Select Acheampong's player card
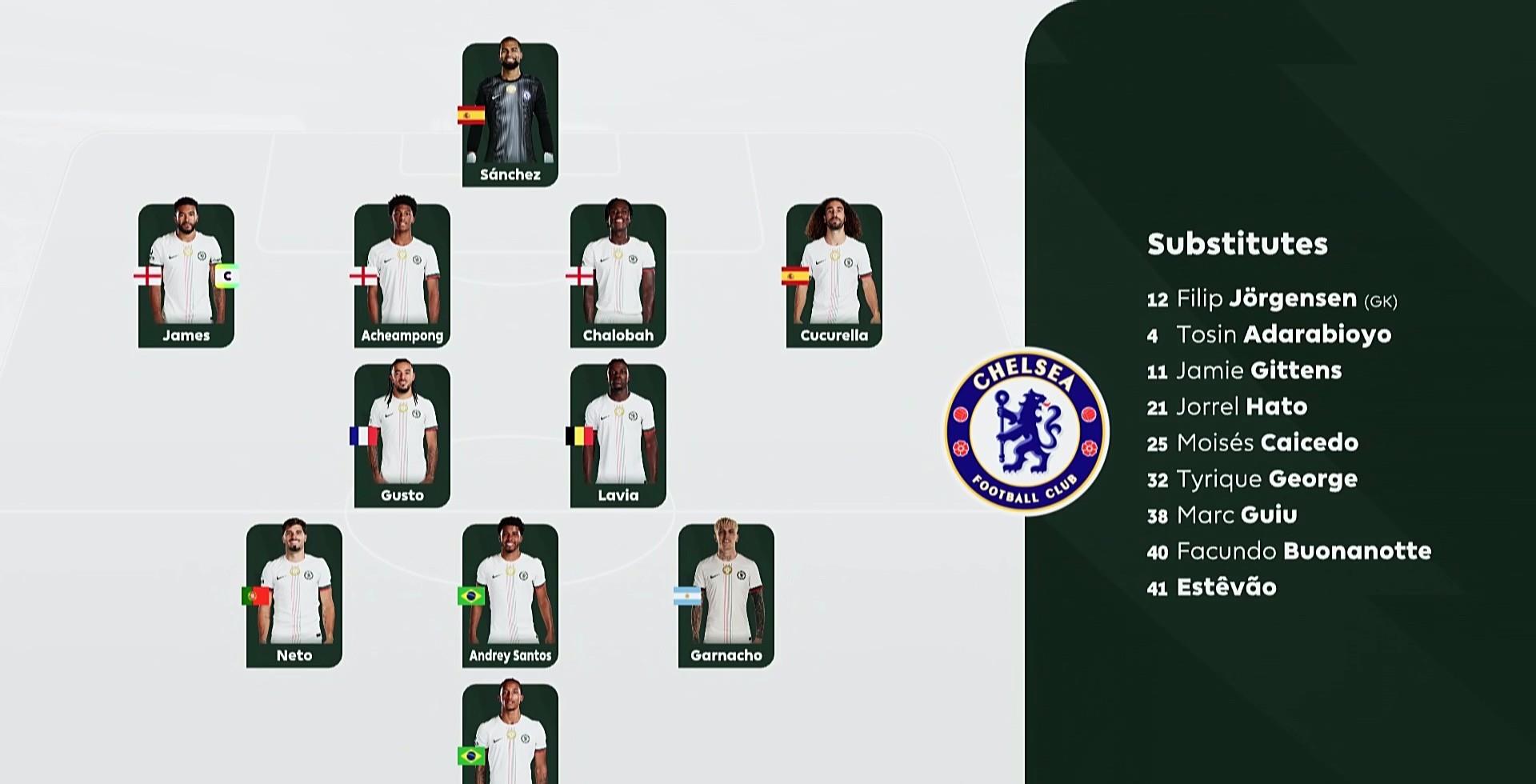Screen dimensions: 1536x784 coord(402,275)
